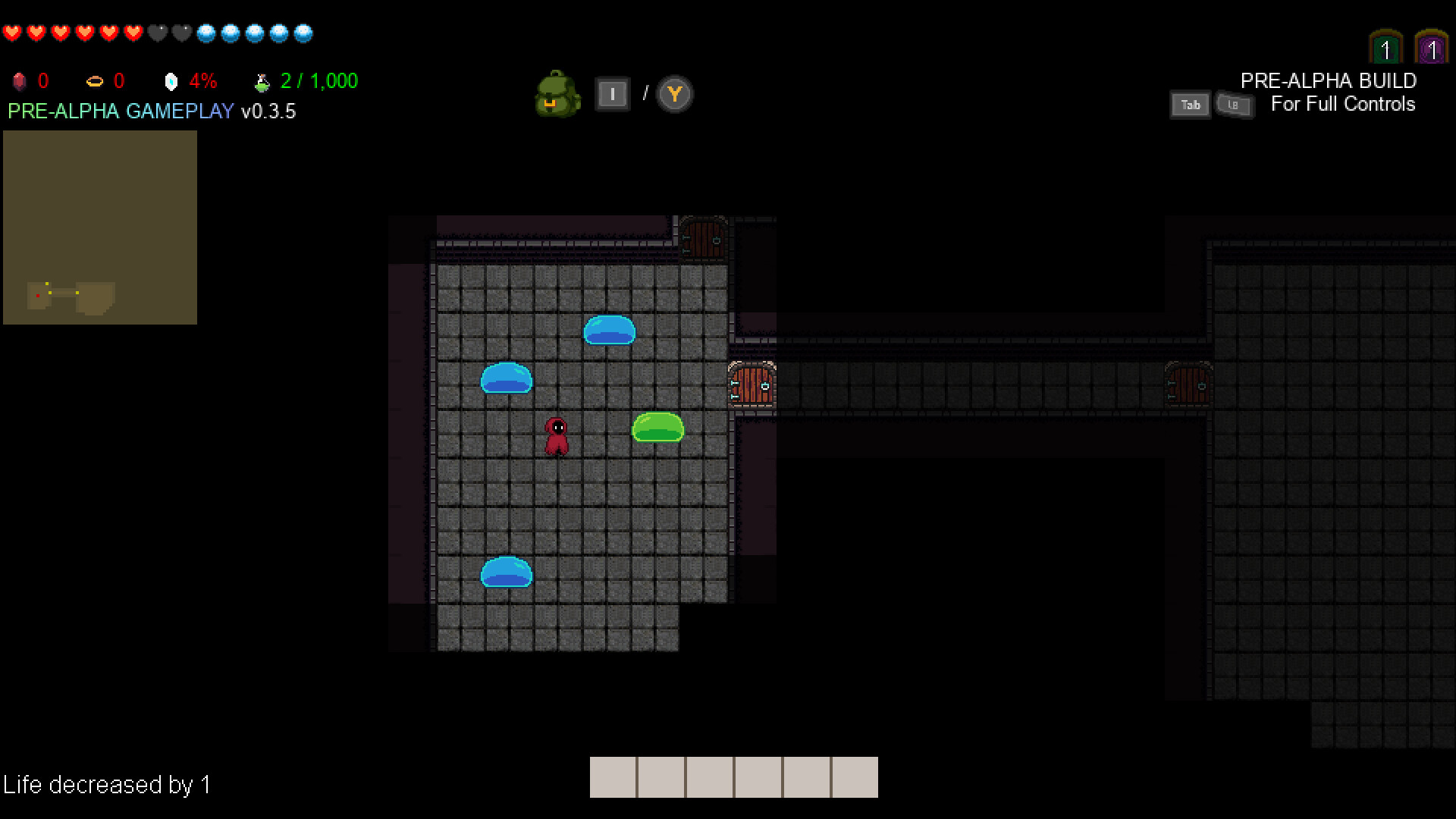Click the PRE-ALPHA BUILD label
The image size is (1456, 819).
tap(1328, 80)
